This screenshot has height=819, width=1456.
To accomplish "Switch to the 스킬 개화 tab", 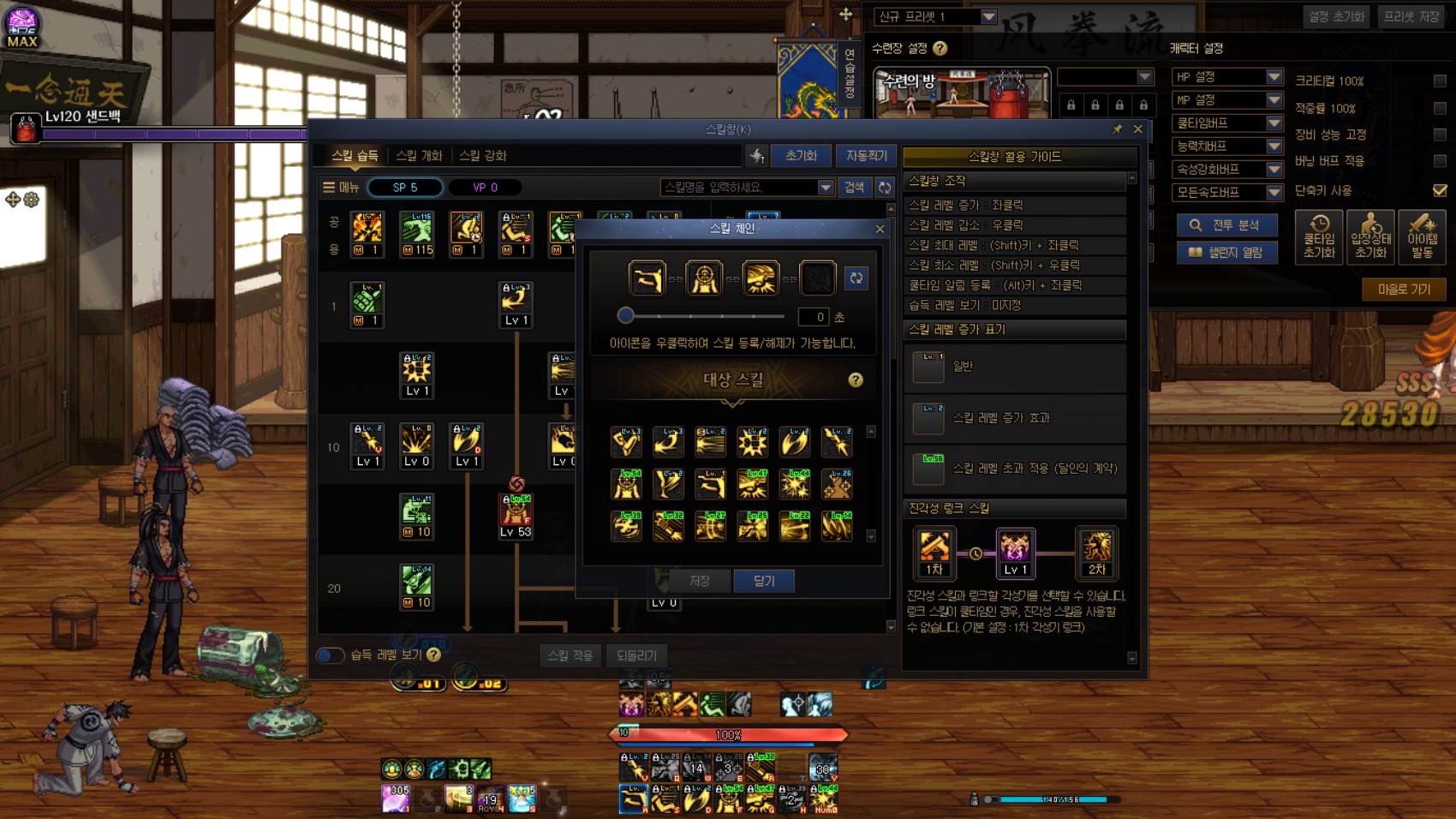I will (419, 155).
